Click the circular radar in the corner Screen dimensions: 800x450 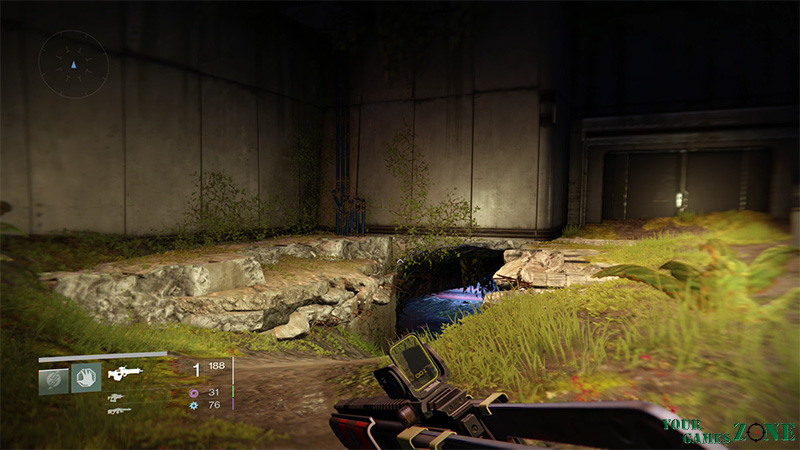click(x=72, y=62)
